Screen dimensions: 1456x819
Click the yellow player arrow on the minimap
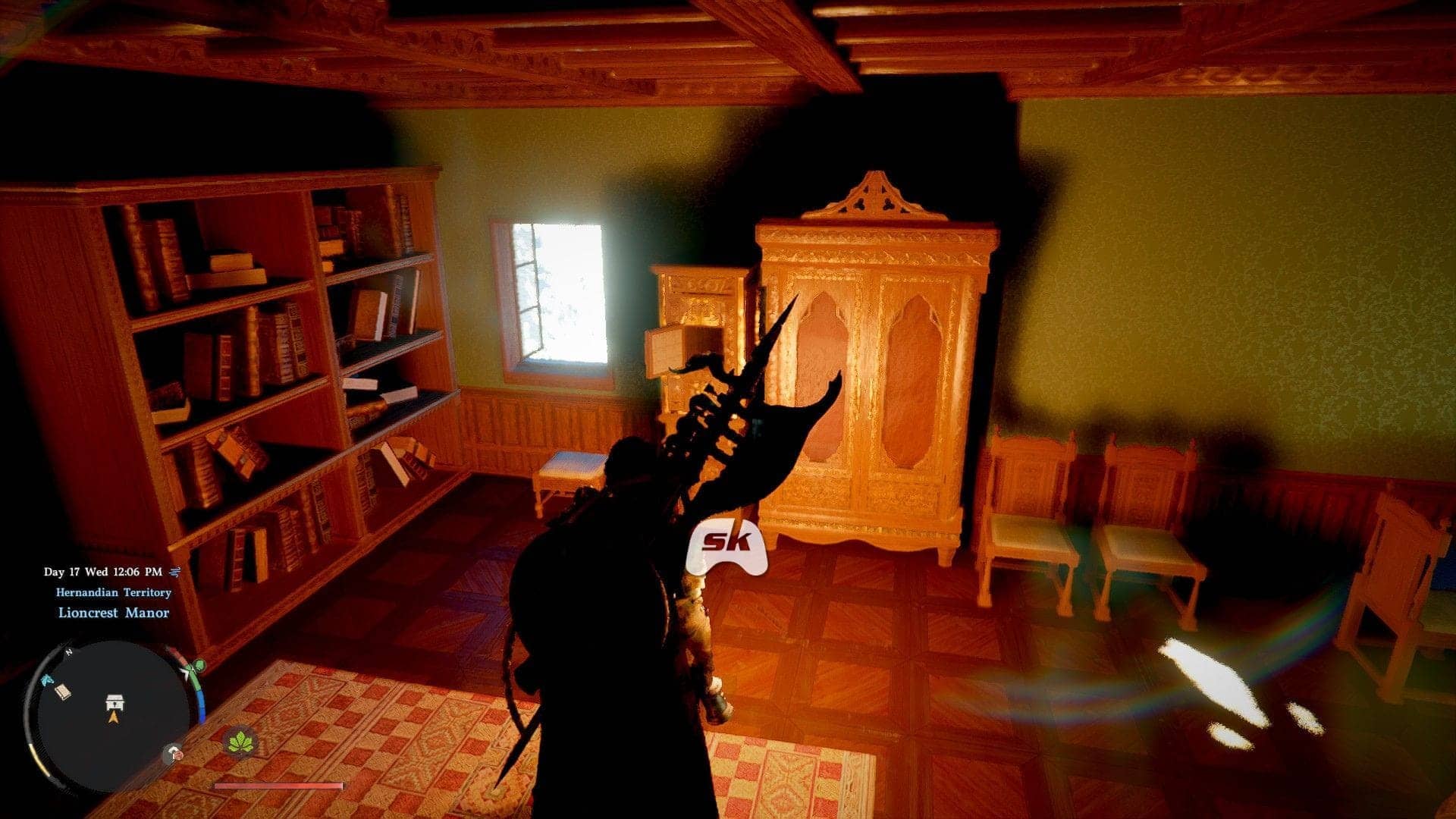tap(114, 718)
